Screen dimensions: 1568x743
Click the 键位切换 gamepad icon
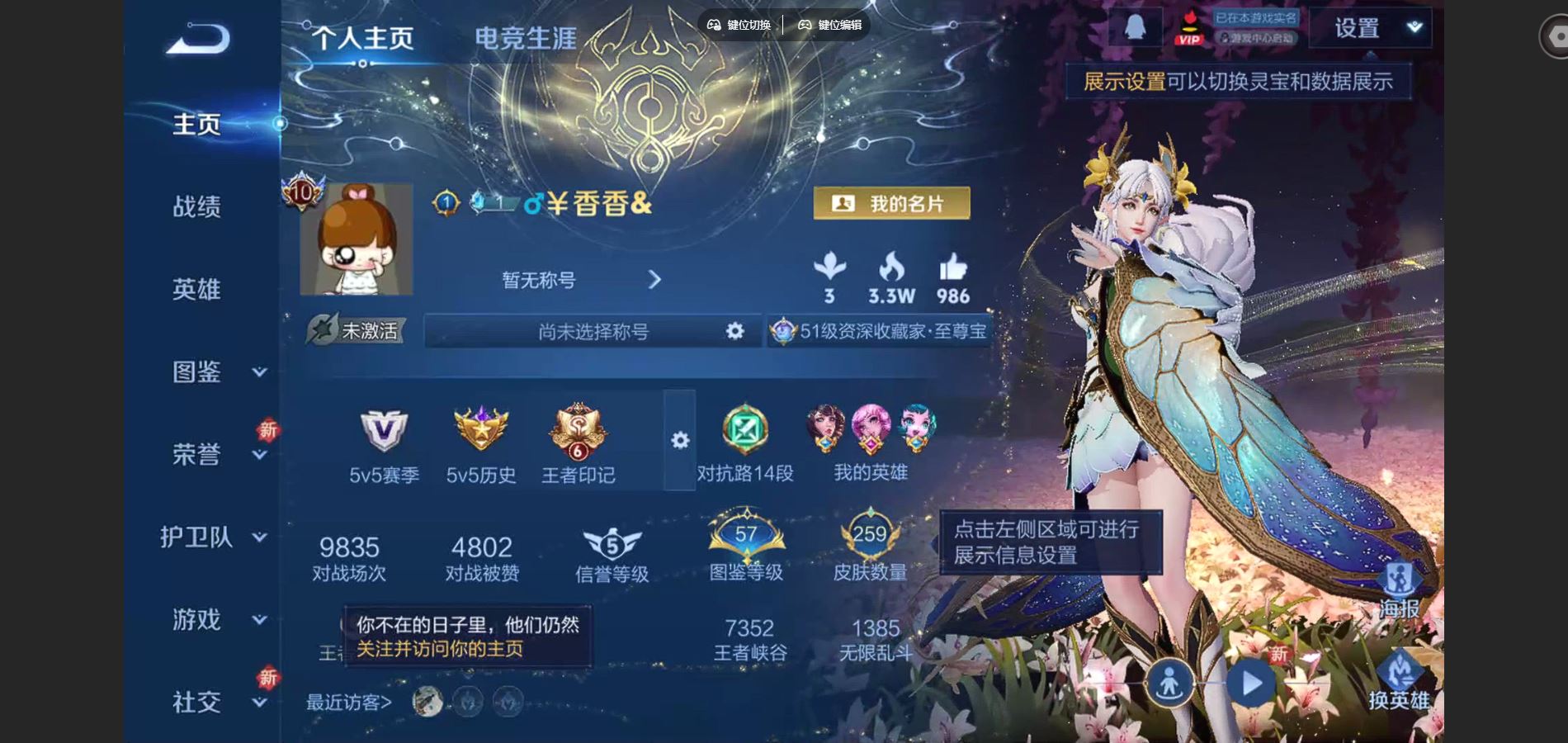pyautogui.click(x=715, y=25)
